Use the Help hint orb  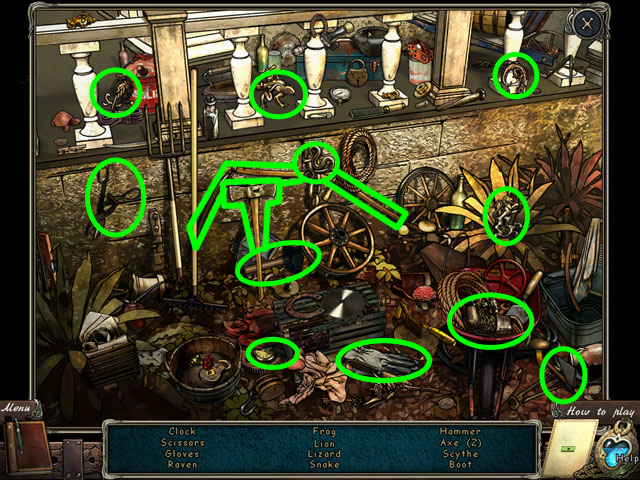click(616, 451)
